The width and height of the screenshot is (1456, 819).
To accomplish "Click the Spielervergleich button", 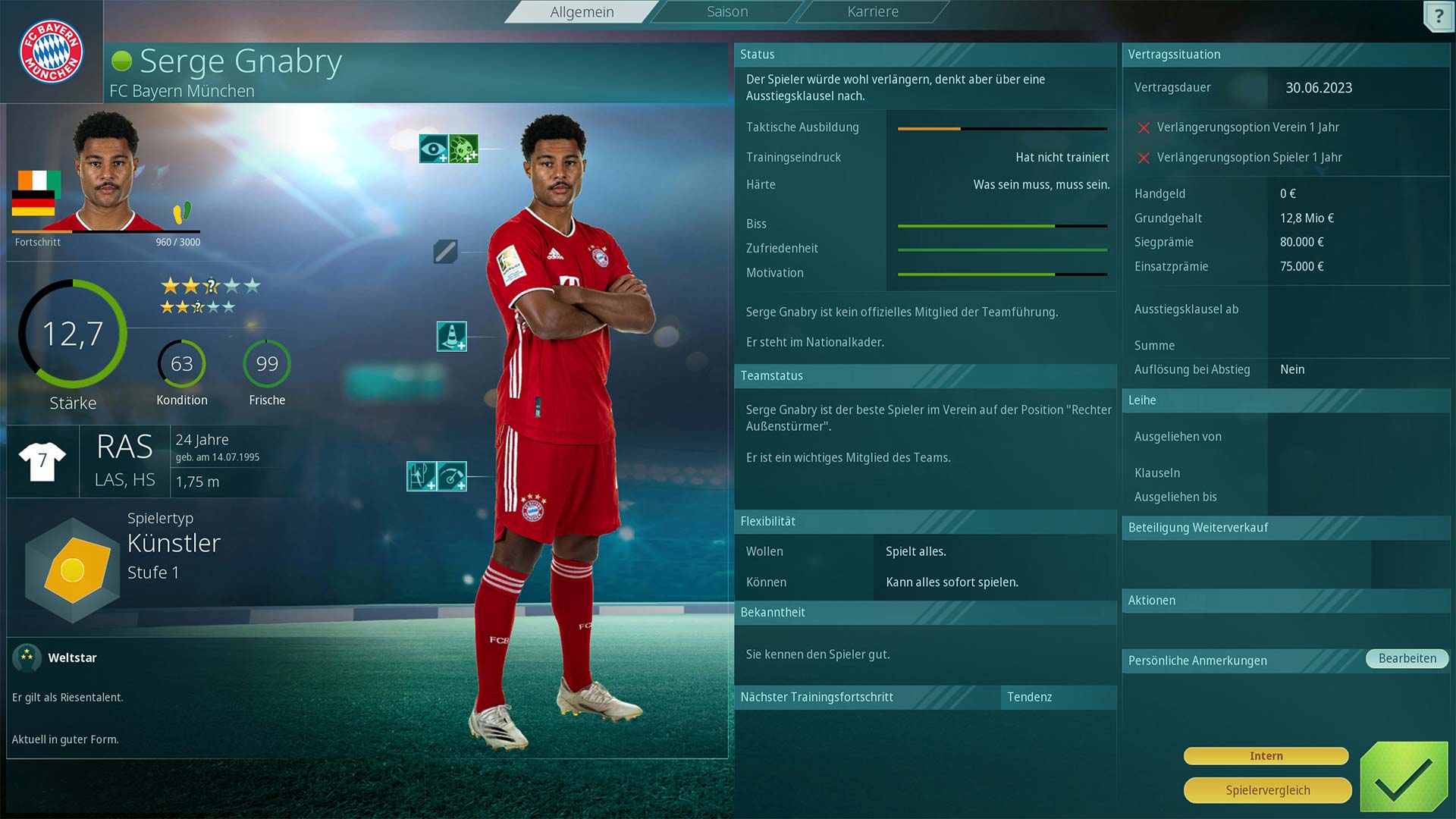I will [1266, 789].
